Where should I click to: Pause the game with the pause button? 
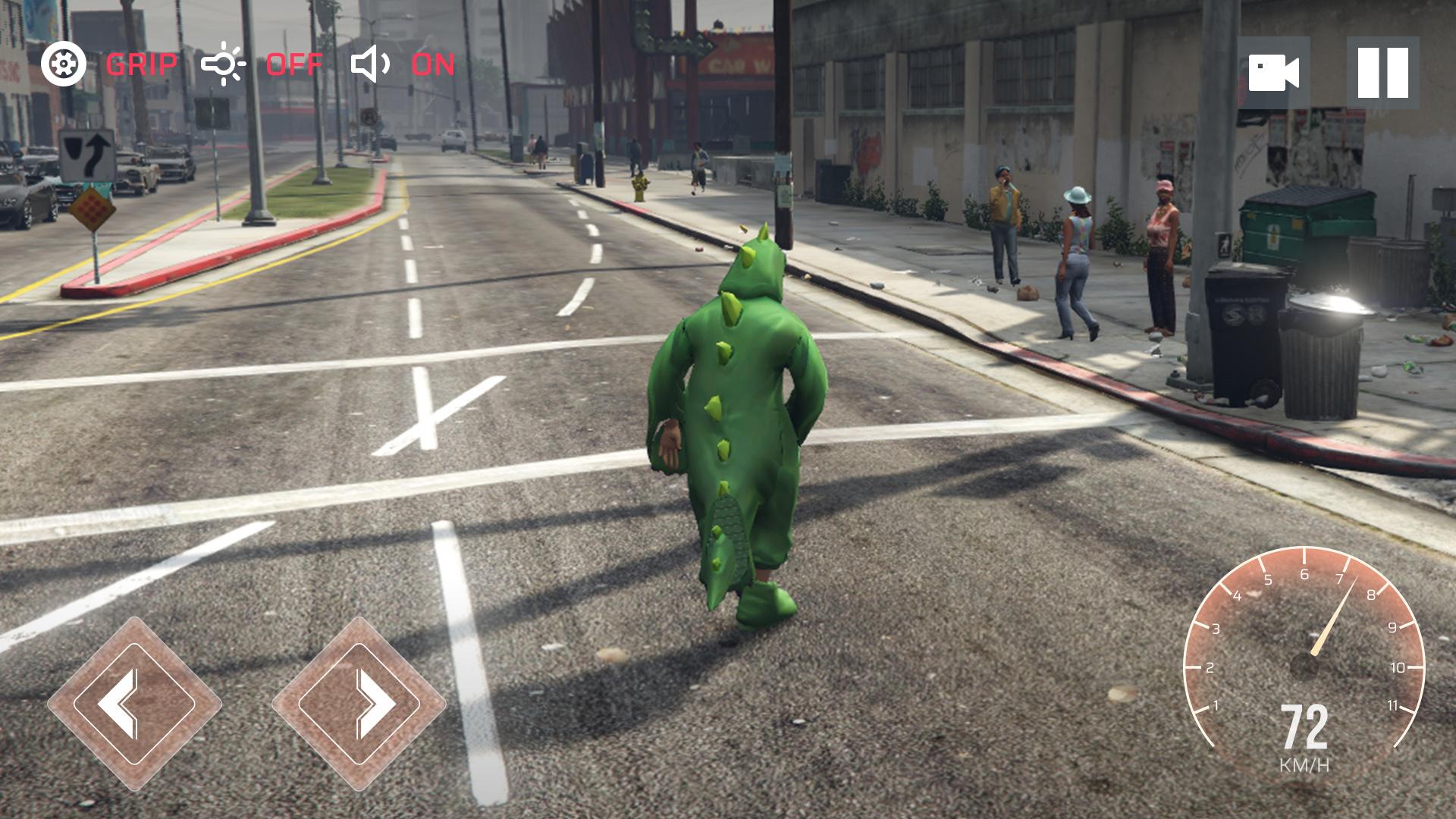[x=1382, y=73]
